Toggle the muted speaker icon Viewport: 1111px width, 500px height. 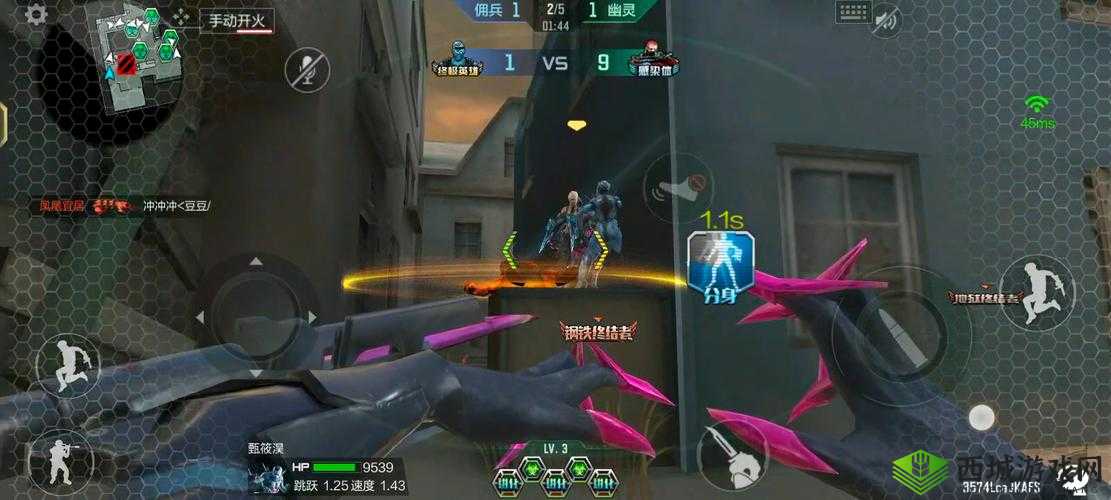coord(886,19)
